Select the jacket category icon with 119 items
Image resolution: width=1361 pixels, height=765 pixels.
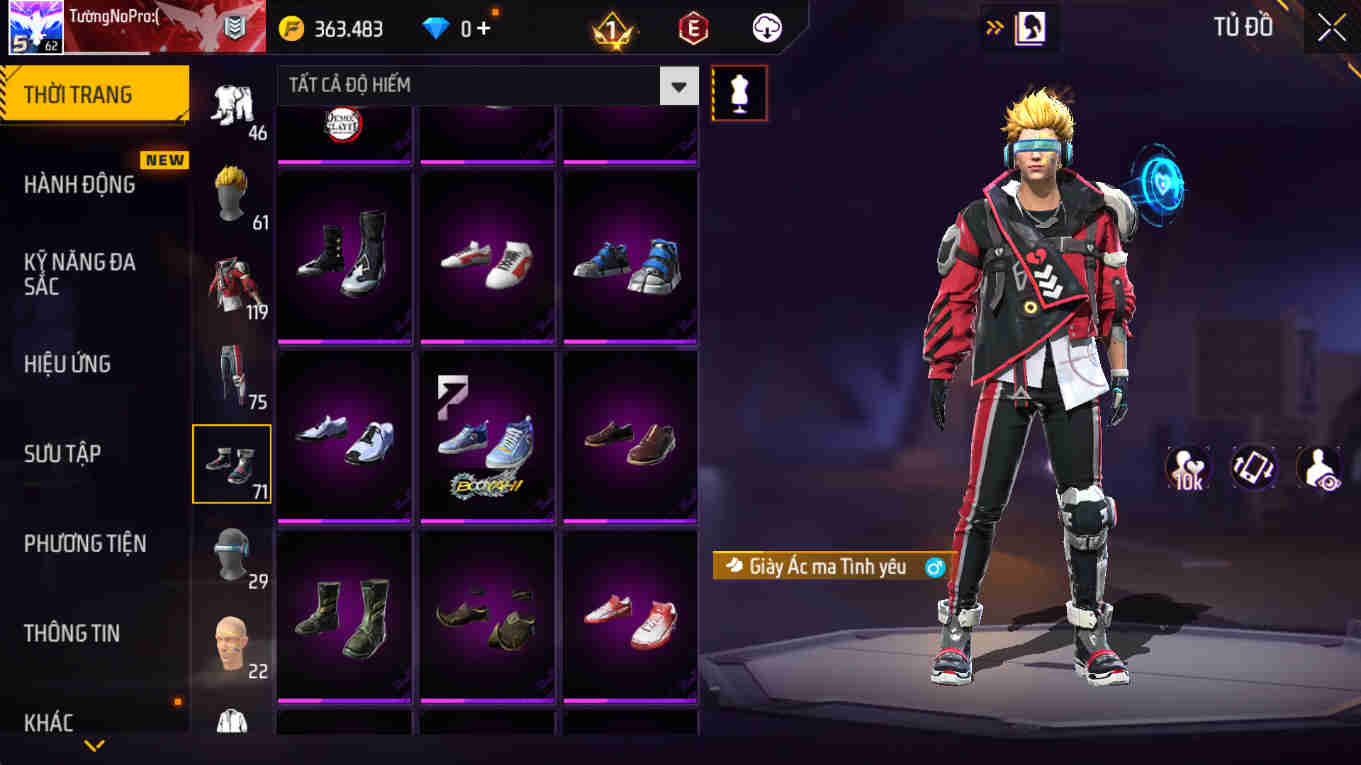point(230,280)
